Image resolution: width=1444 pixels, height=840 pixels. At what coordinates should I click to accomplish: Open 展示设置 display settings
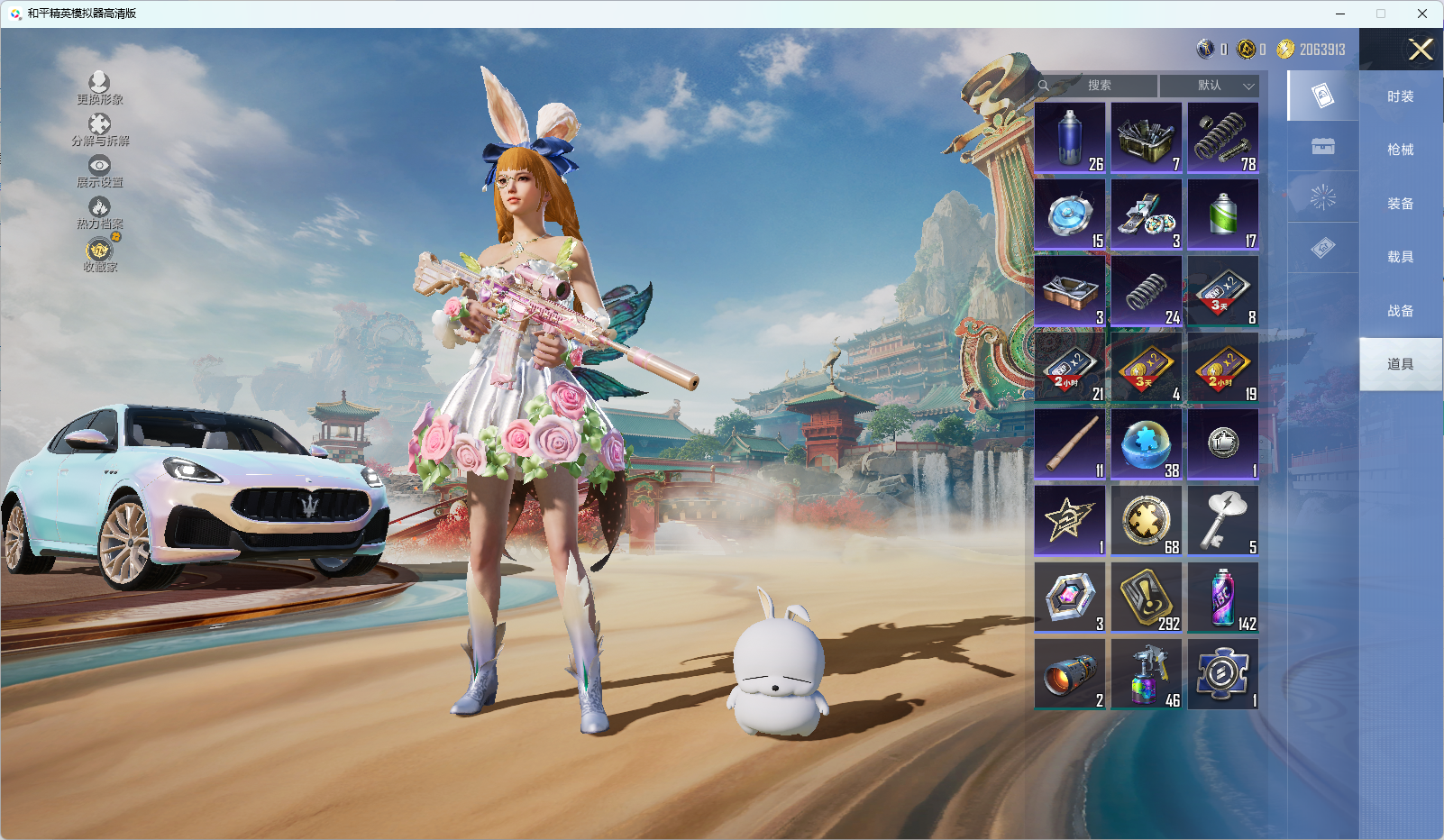tap(99, 171)
